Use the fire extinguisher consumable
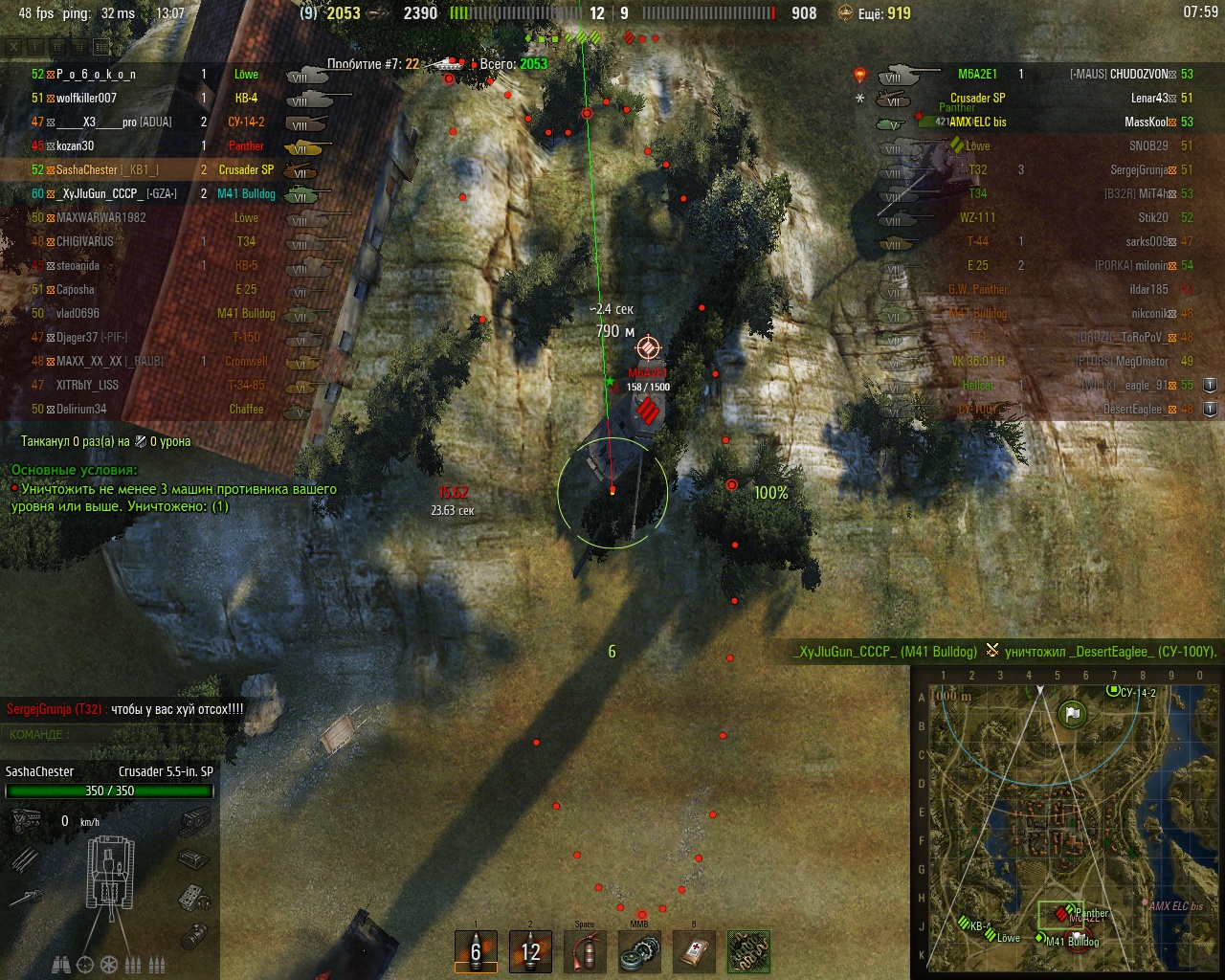The width and height of the screenshot is (1225, 980). click(585, 950)
